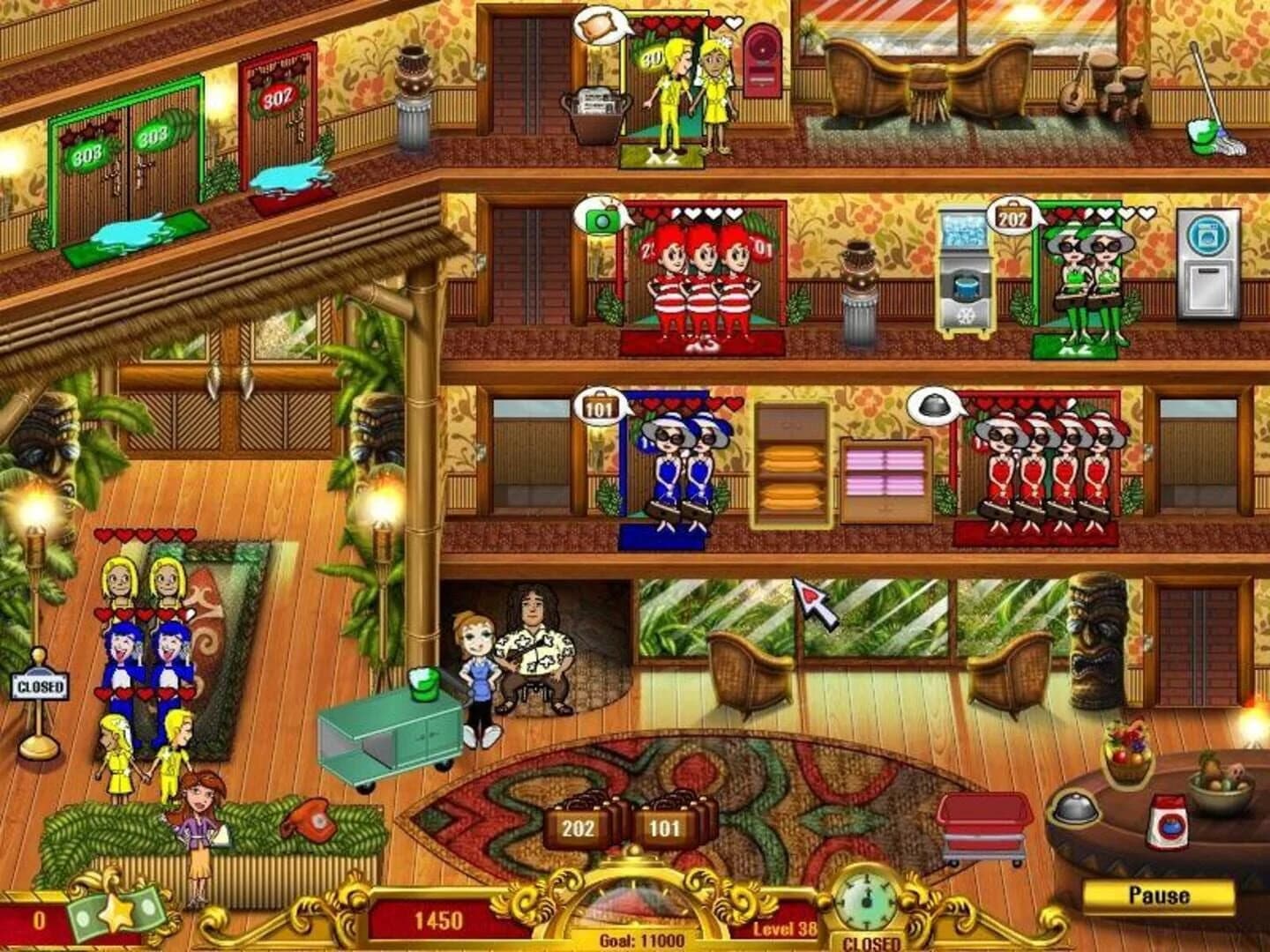Viewport: 1270px width, 952px height.
Task: Click the 202 luggage tag above room 202's door
Action: click(1012, 214)
